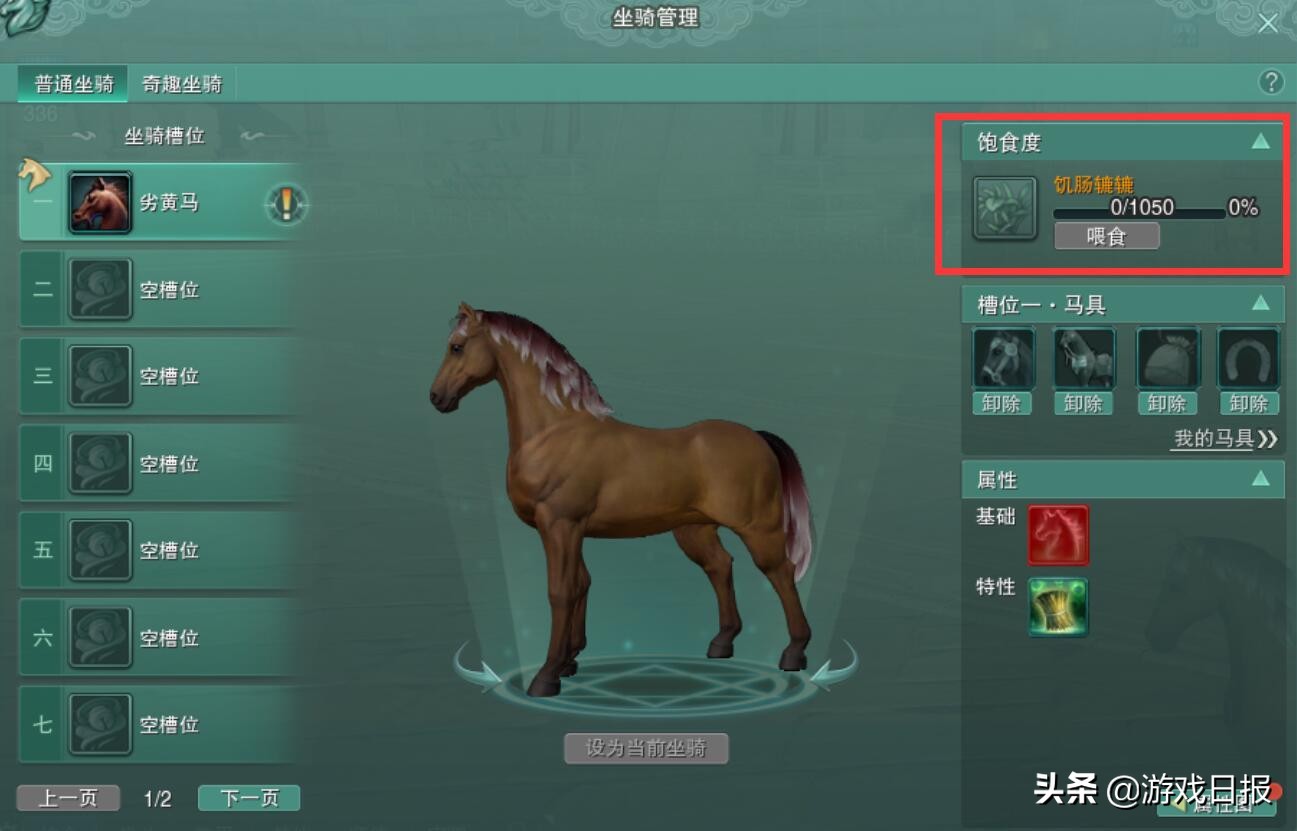Select the second horse gear icon
1297x831 pixels.
pos(1085,357)
